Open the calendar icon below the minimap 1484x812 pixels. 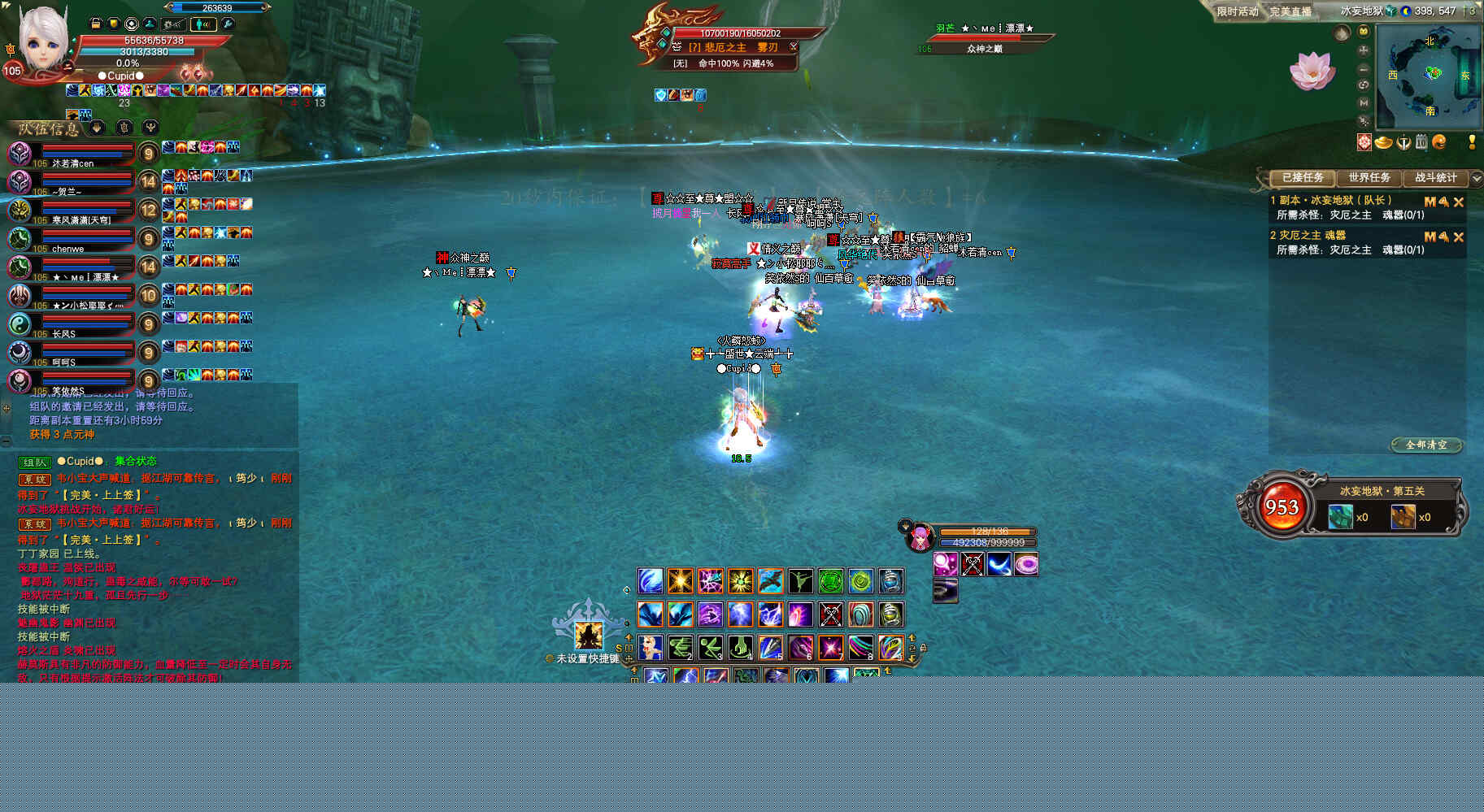coord(1421,143)
